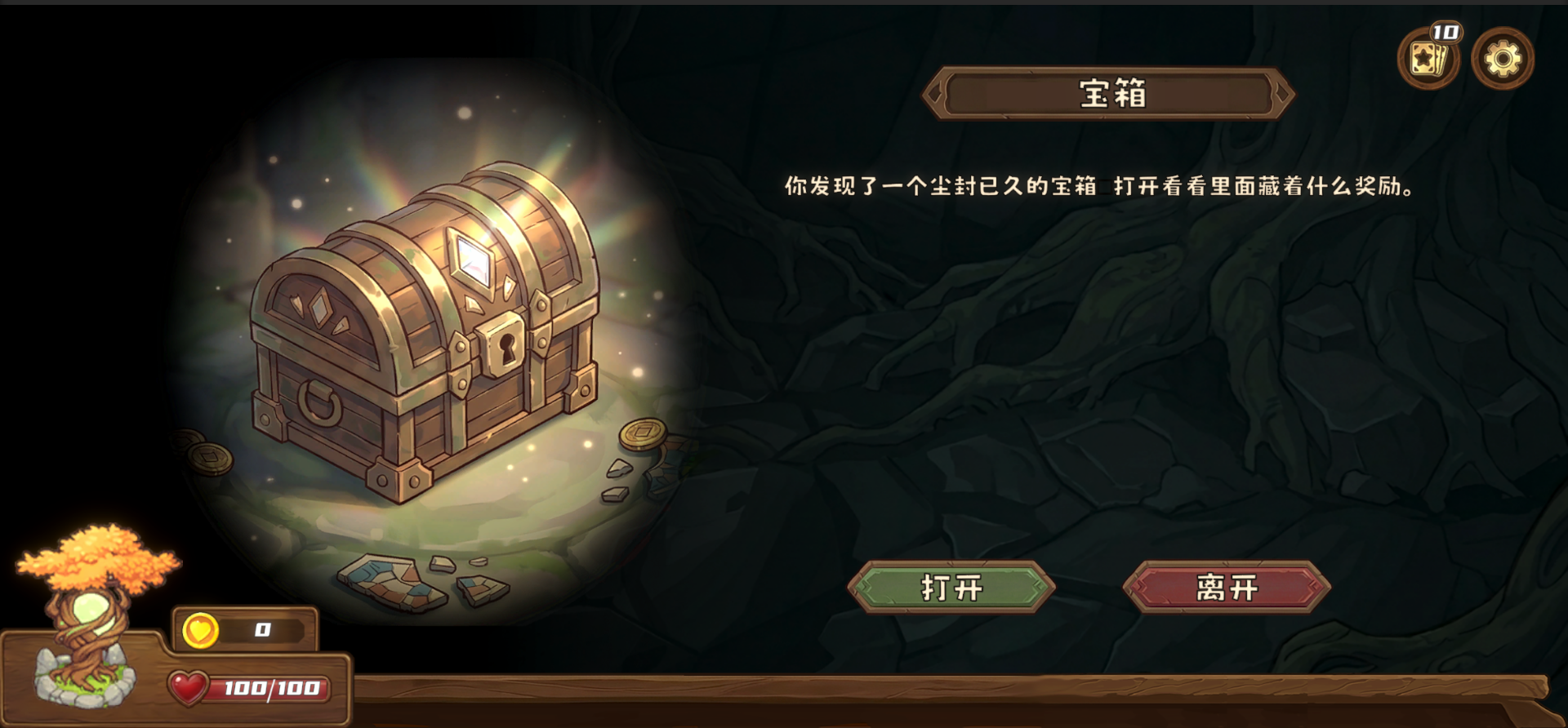
Task: Click the 宝箱 title banner
Action: tap(1107, 92)
